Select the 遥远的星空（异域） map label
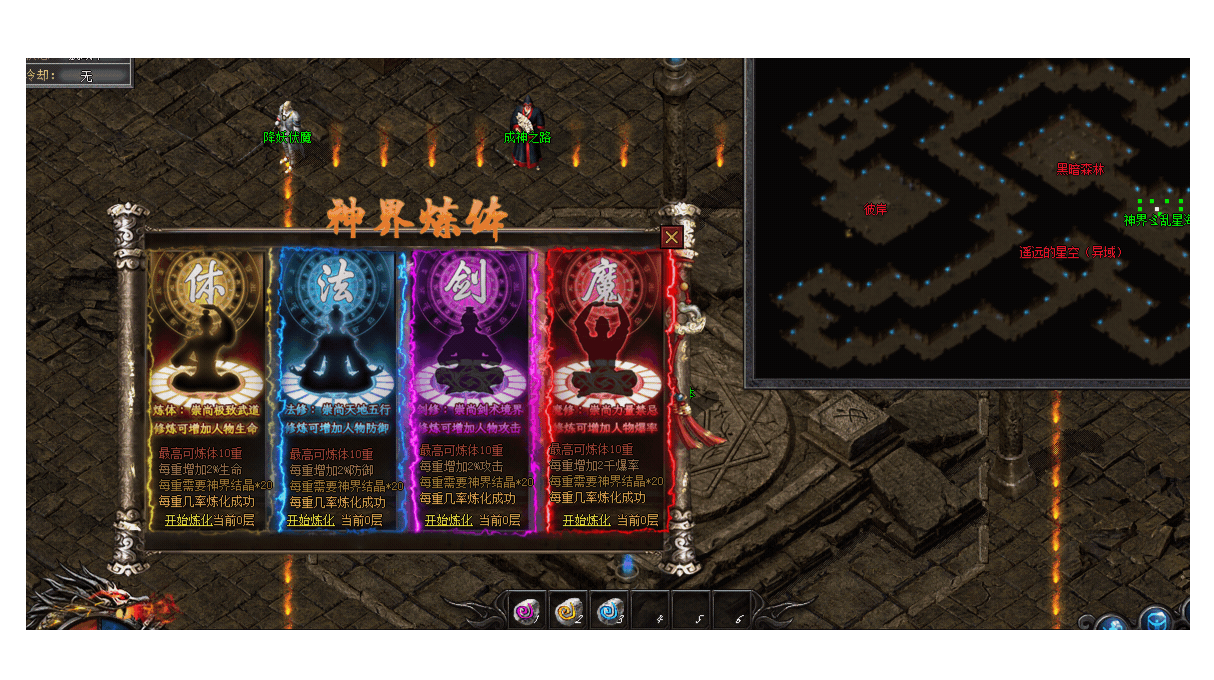Viewport: 1214px width, 680px height. click(x=1070, y=252)
